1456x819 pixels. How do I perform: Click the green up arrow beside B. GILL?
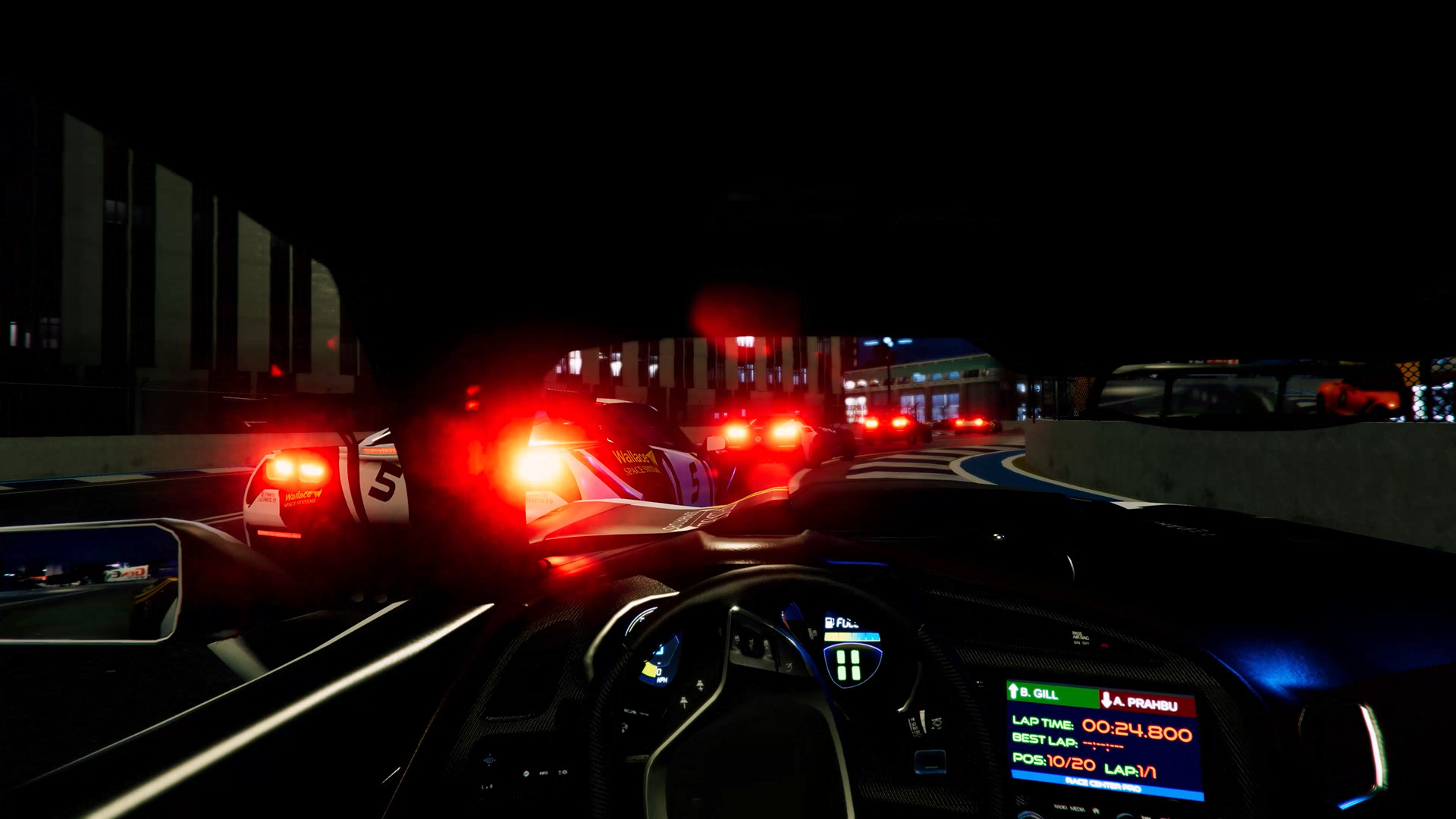(x=1013, y=689)
